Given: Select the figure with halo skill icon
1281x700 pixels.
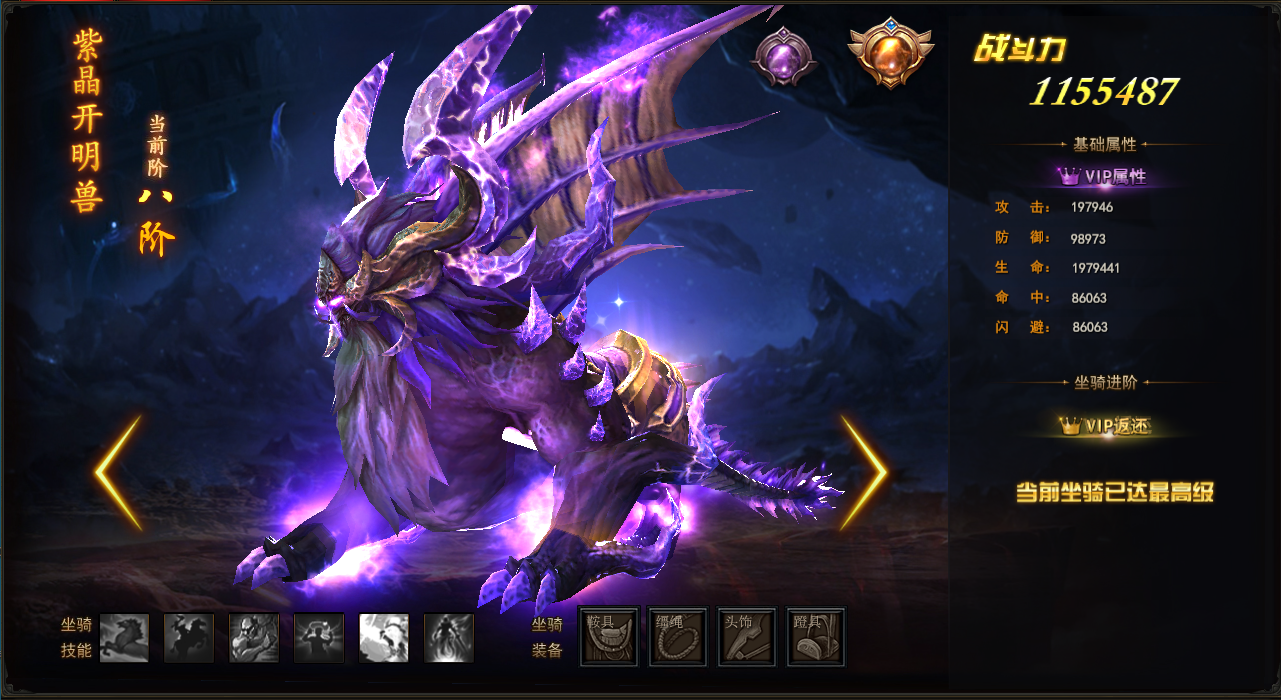Looking at the screenshot, I should click(319, 638).
